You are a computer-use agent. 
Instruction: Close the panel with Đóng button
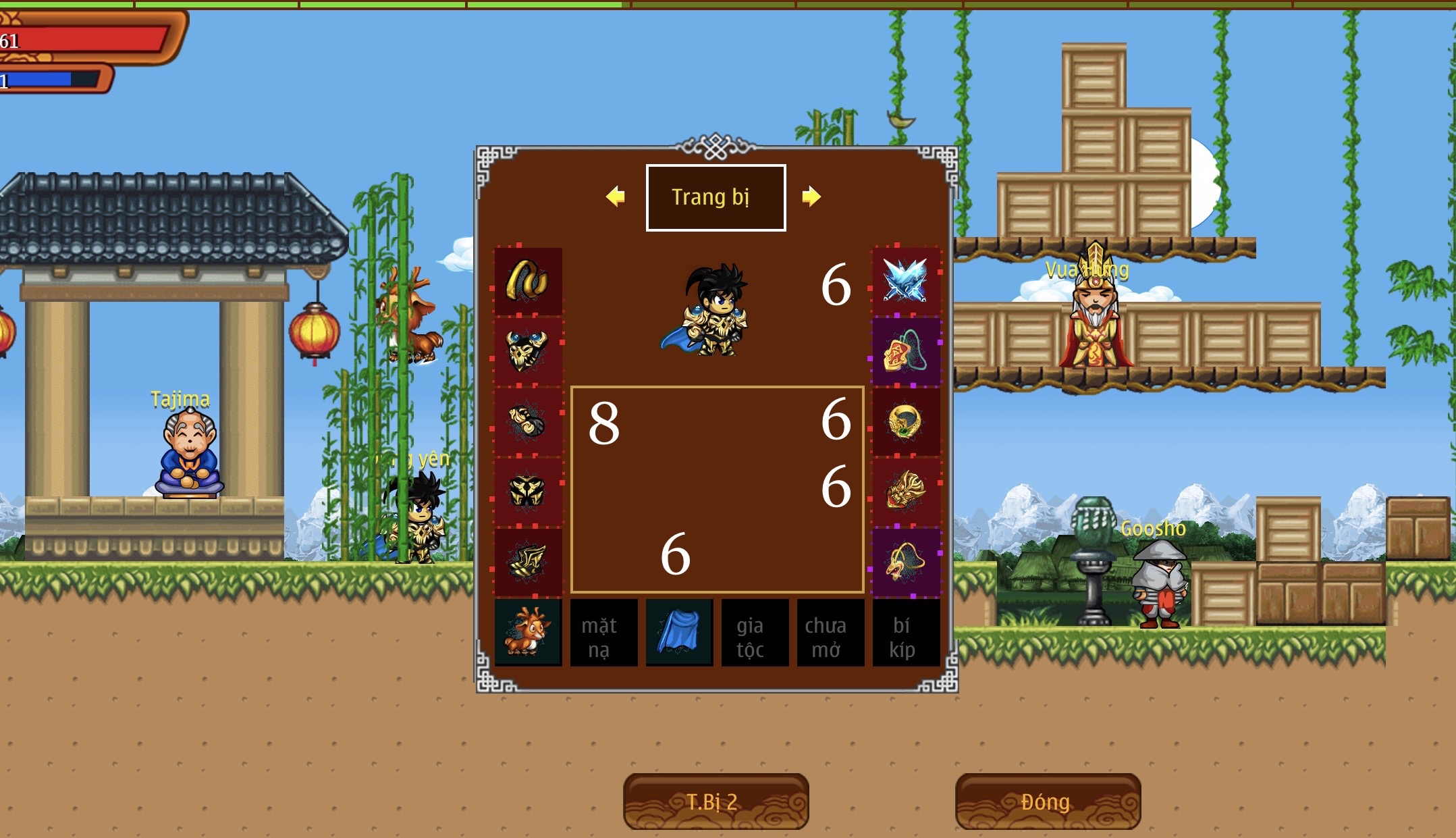(1048, 802)
